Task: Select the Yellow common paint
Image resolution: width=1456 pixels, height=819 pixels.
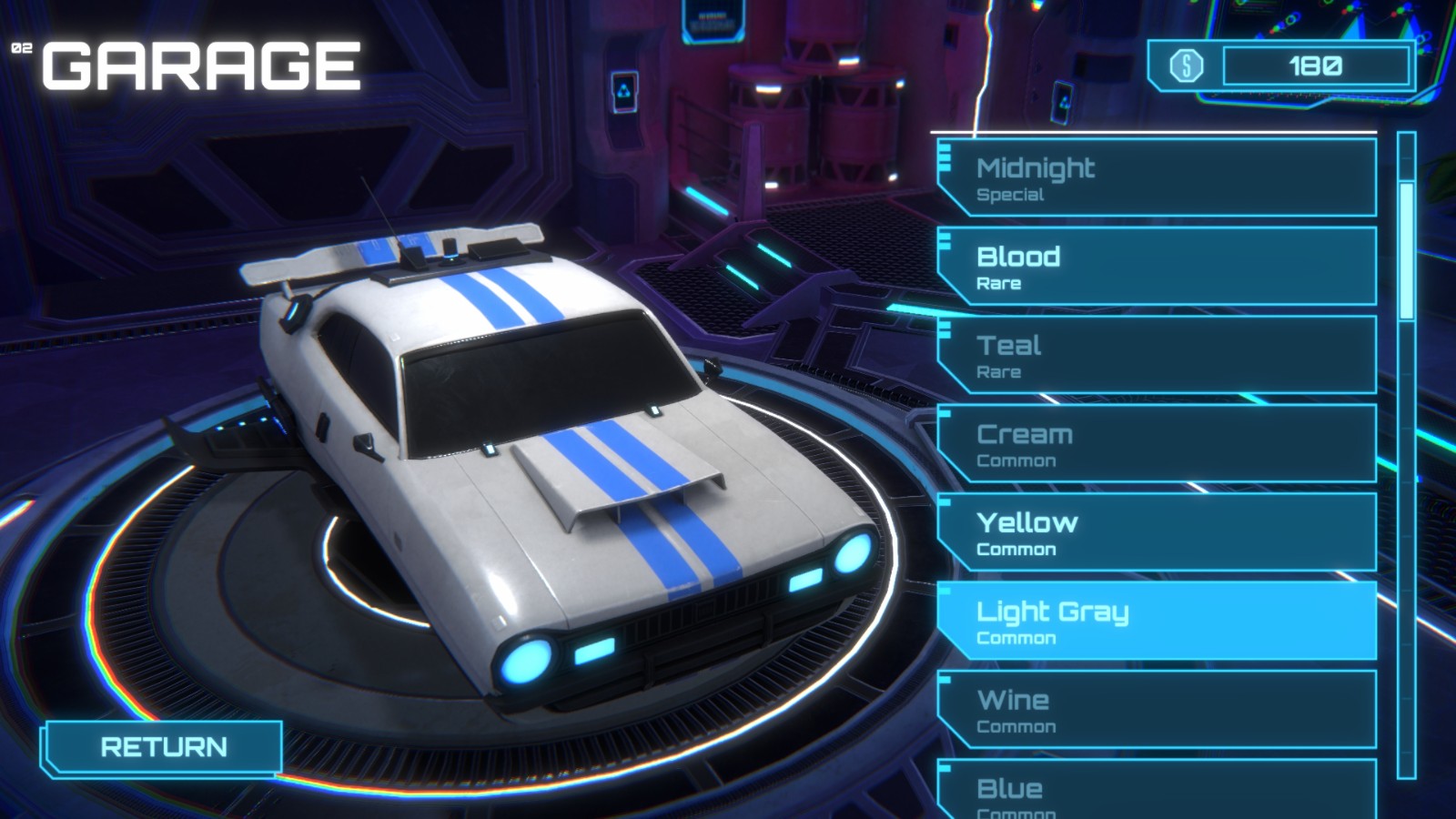Action: (1156, 534)
